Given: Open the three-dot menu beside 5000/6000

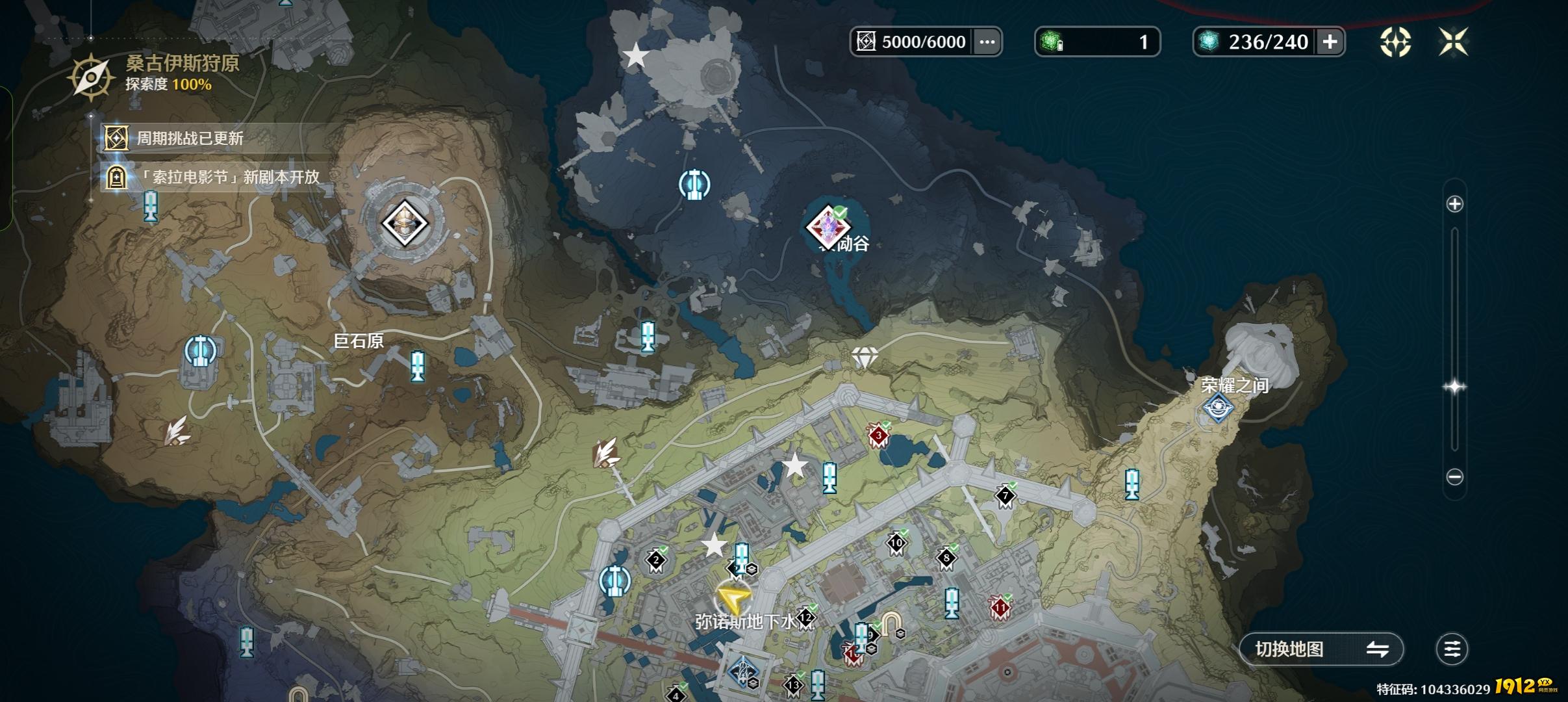Looking at the screenshot, I should [x=987, y=42].
